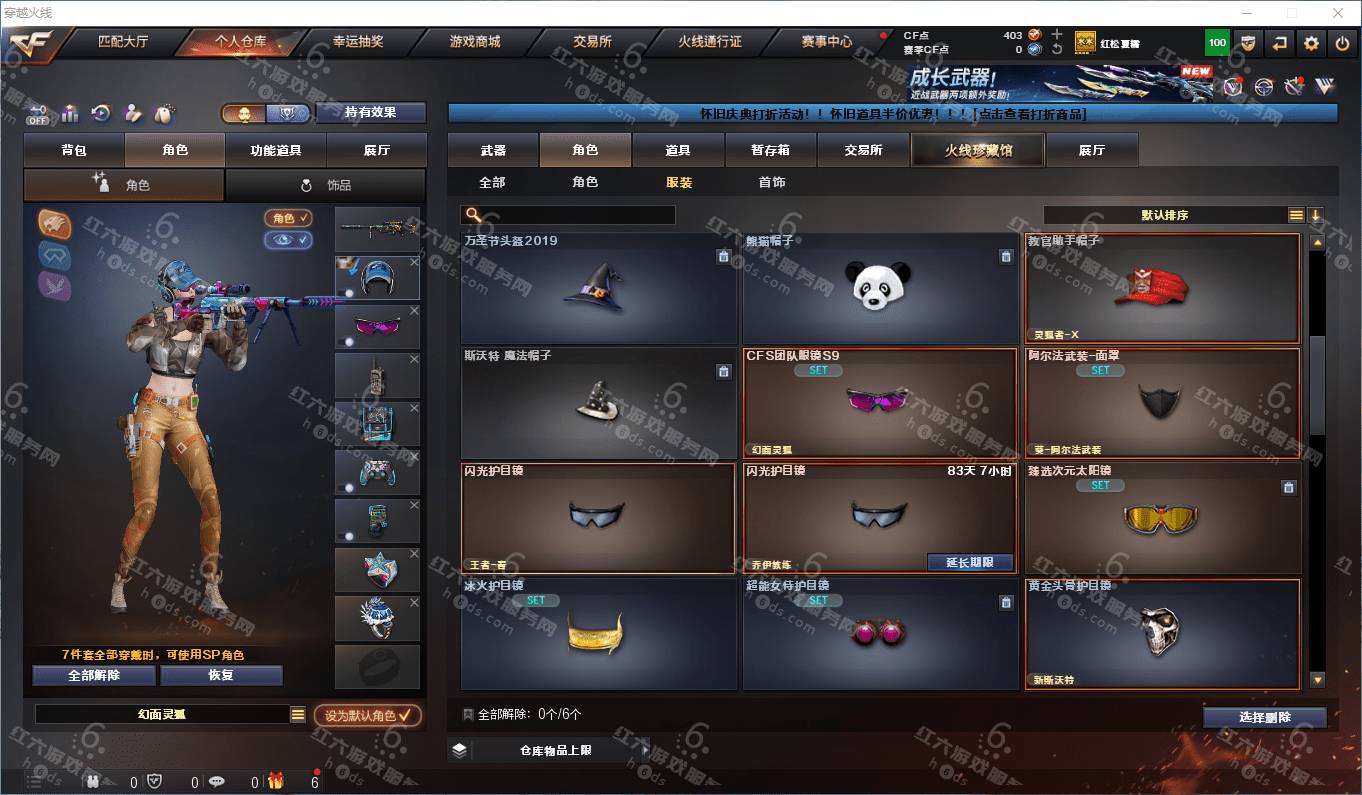Choose the 黄金头骨护目镜 skull item
This screenshot has width=1362, height=795.
coord(1162,634)
